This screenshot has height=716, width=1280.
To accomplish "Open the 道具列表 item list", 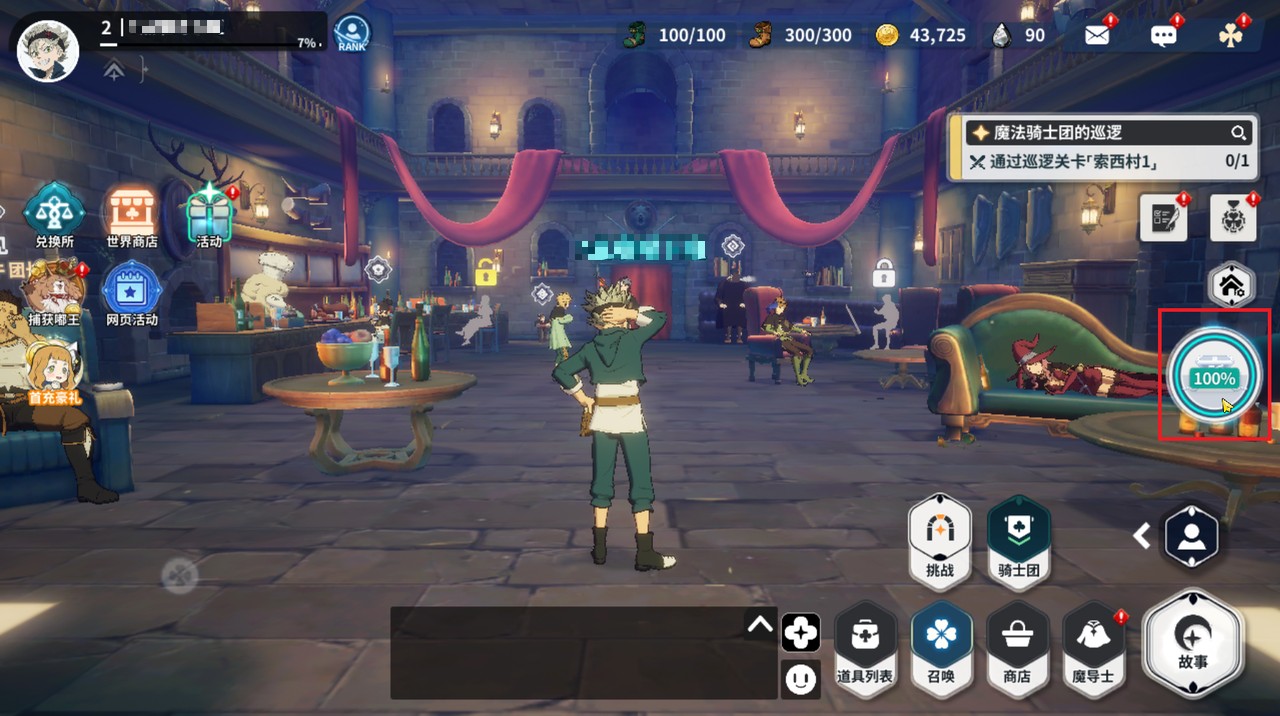I will click(x=865, y=645).
